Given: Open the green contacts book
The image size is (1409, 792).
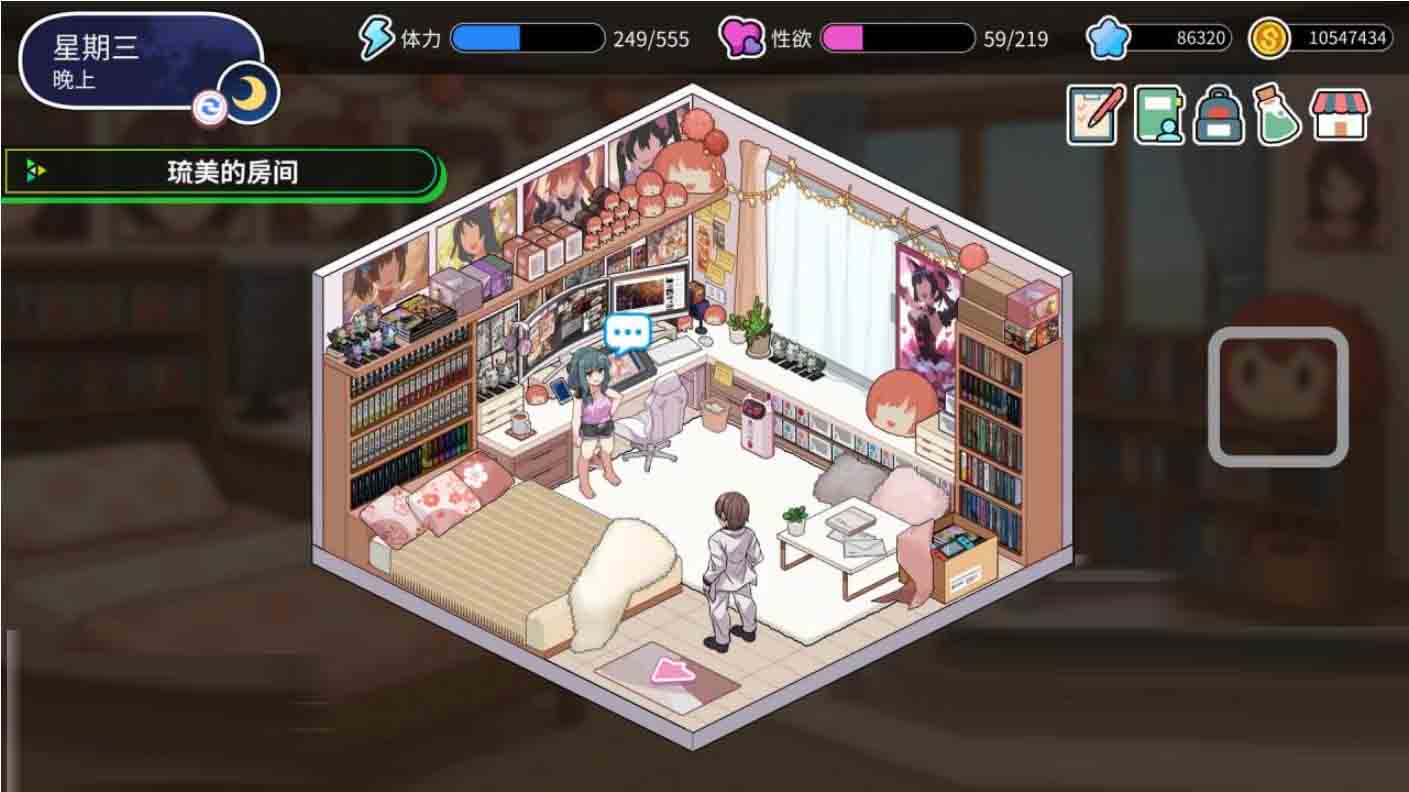Looking at the screenshot, I should pos(1158,115).
